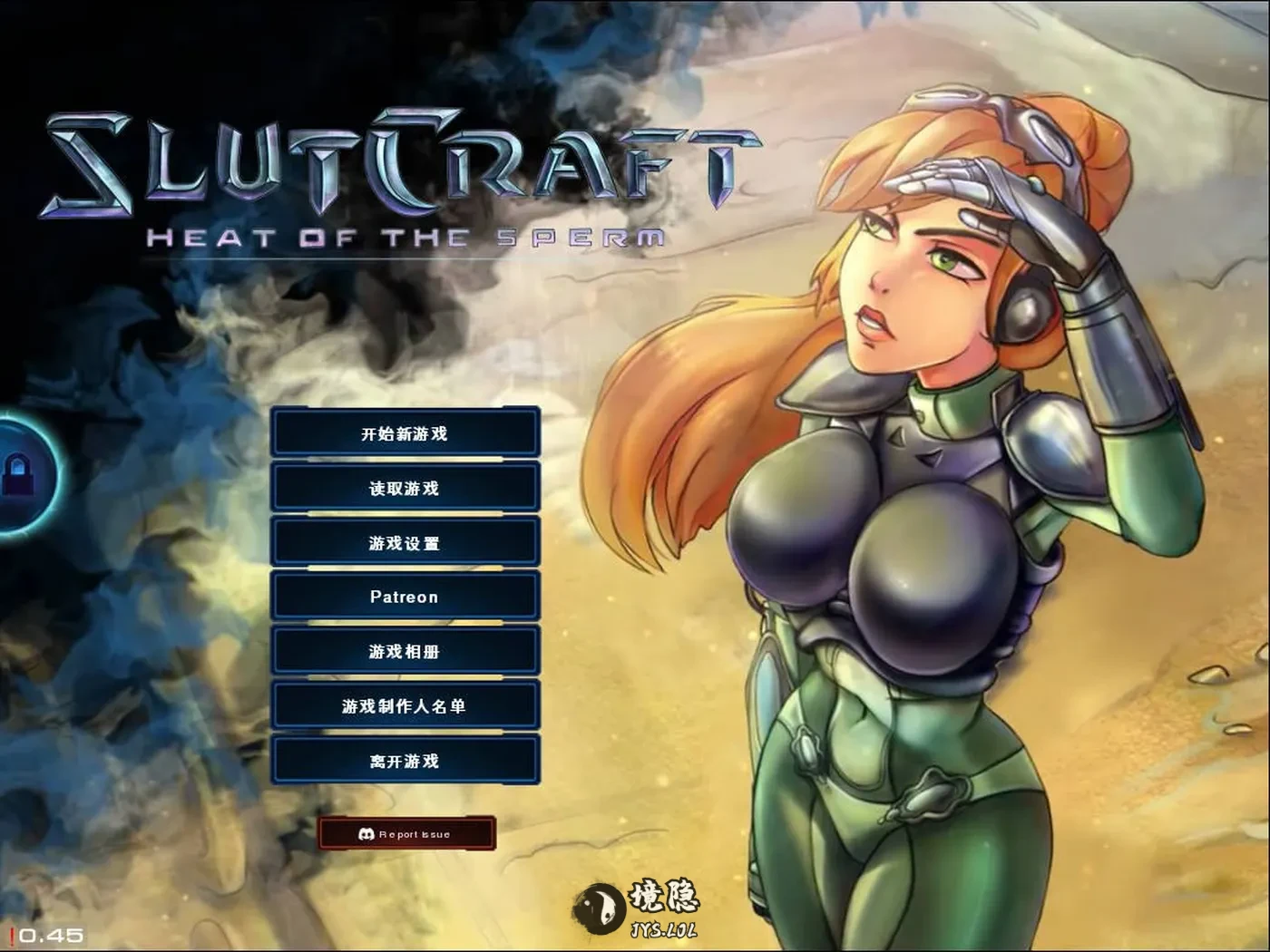This screenshot has height=952, width=1270.
Task: Start a new game with 开始新游戏
Action: (x=405, y=433)
